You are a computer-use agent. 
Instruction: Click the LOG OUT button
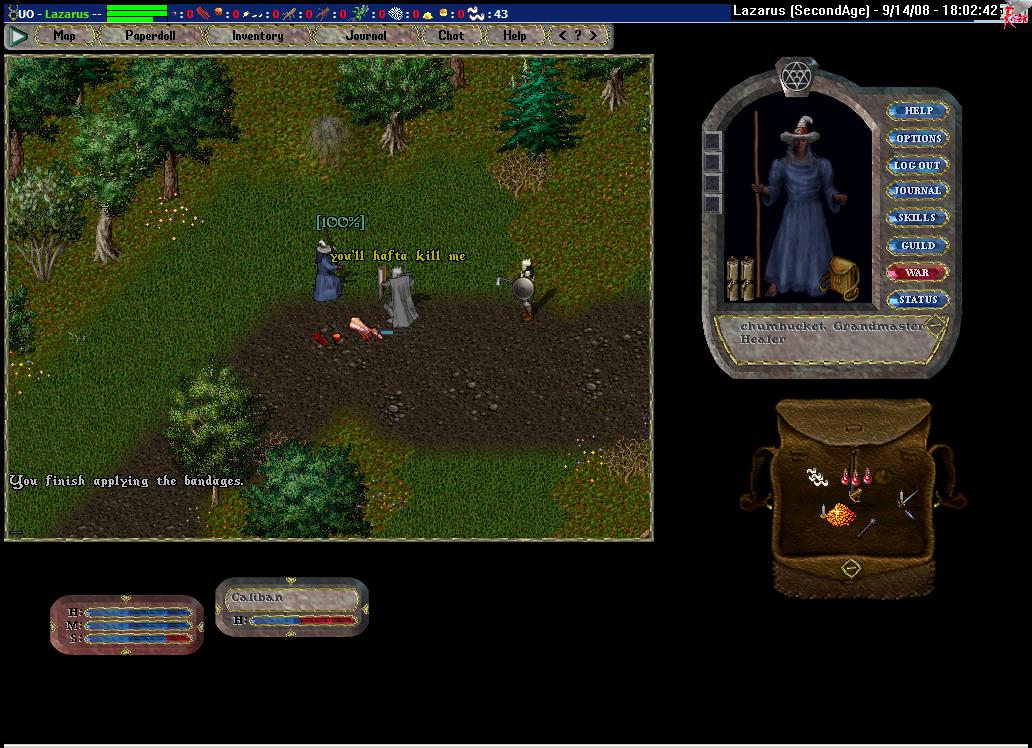(x=918, y=165)
